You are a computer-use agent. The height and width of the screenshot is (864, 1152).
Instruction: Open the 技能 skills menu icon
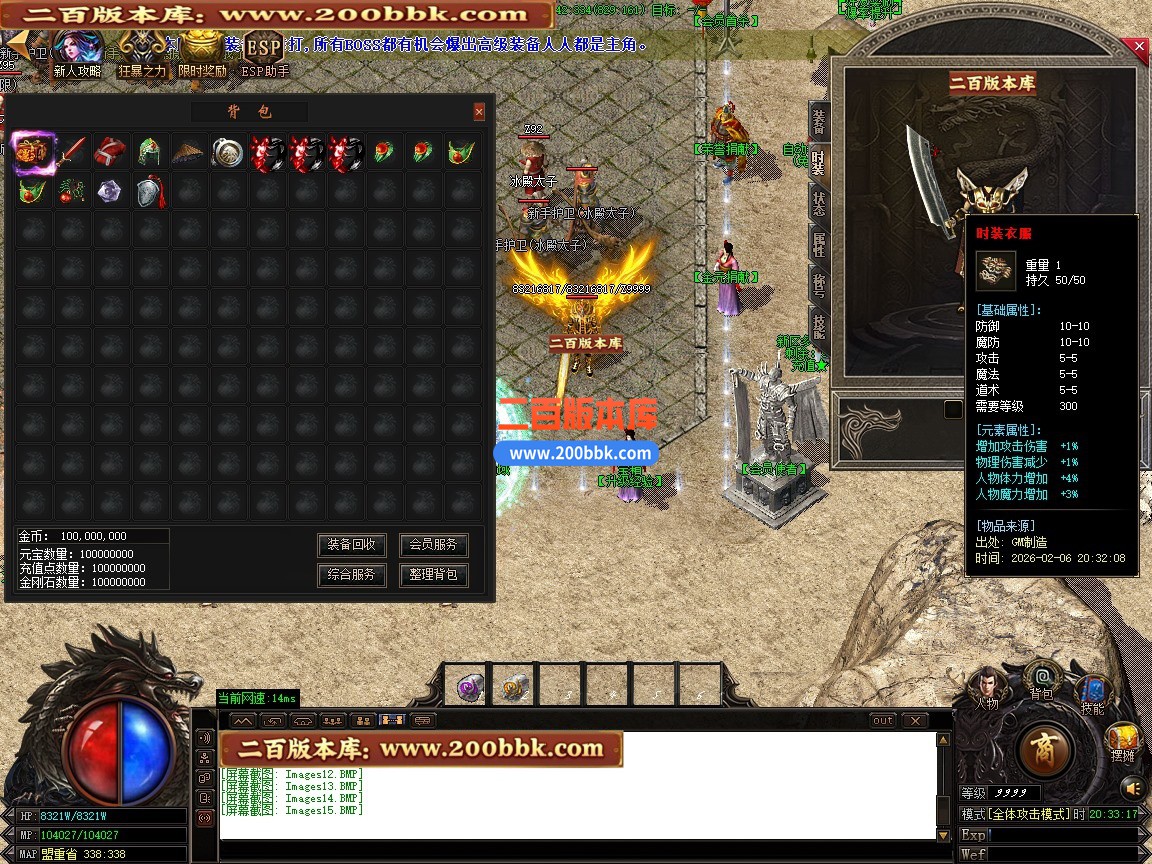1093,692
